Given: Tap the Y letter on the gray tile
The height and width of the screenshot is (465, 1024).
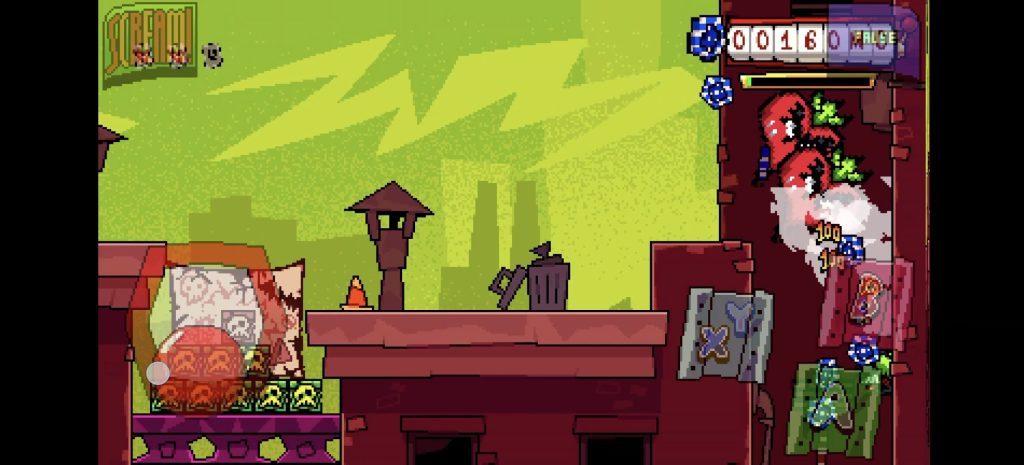Looking at the screenshot, I should point(740,316).
